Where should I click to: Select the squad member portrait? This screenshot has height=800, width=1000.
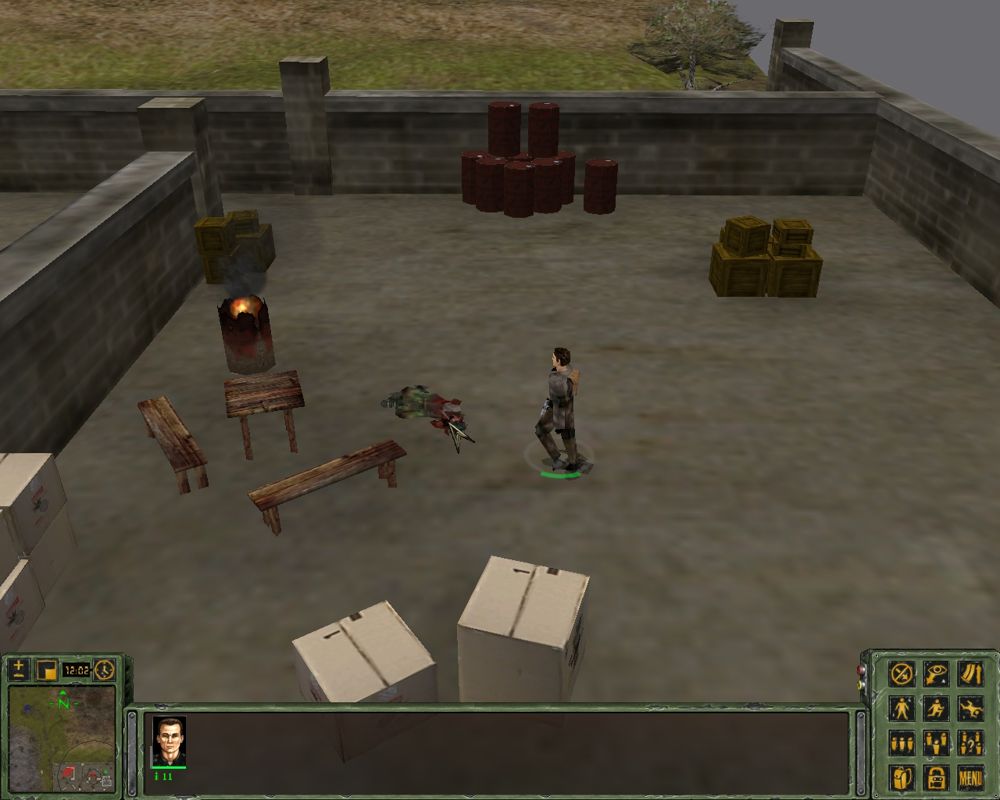168,741
